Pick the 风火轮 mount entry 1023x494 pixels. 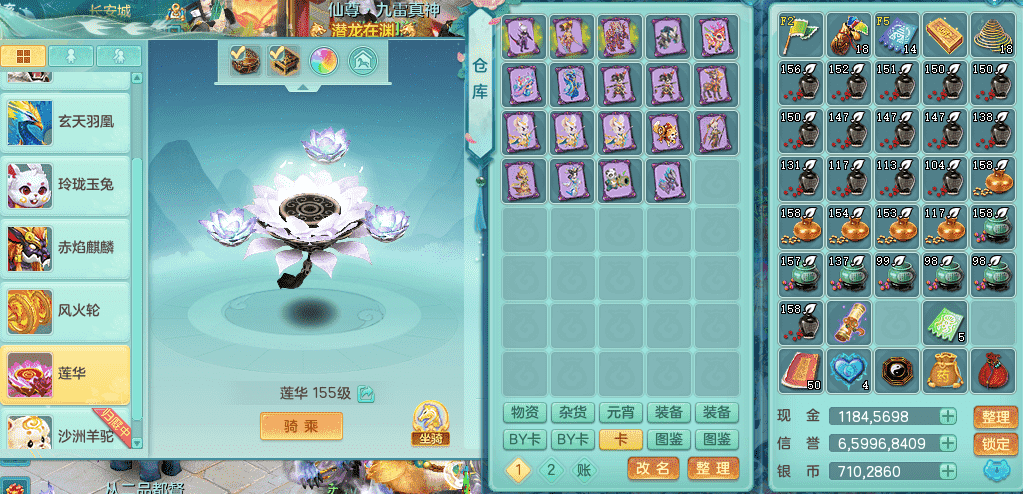coord(66,311)
